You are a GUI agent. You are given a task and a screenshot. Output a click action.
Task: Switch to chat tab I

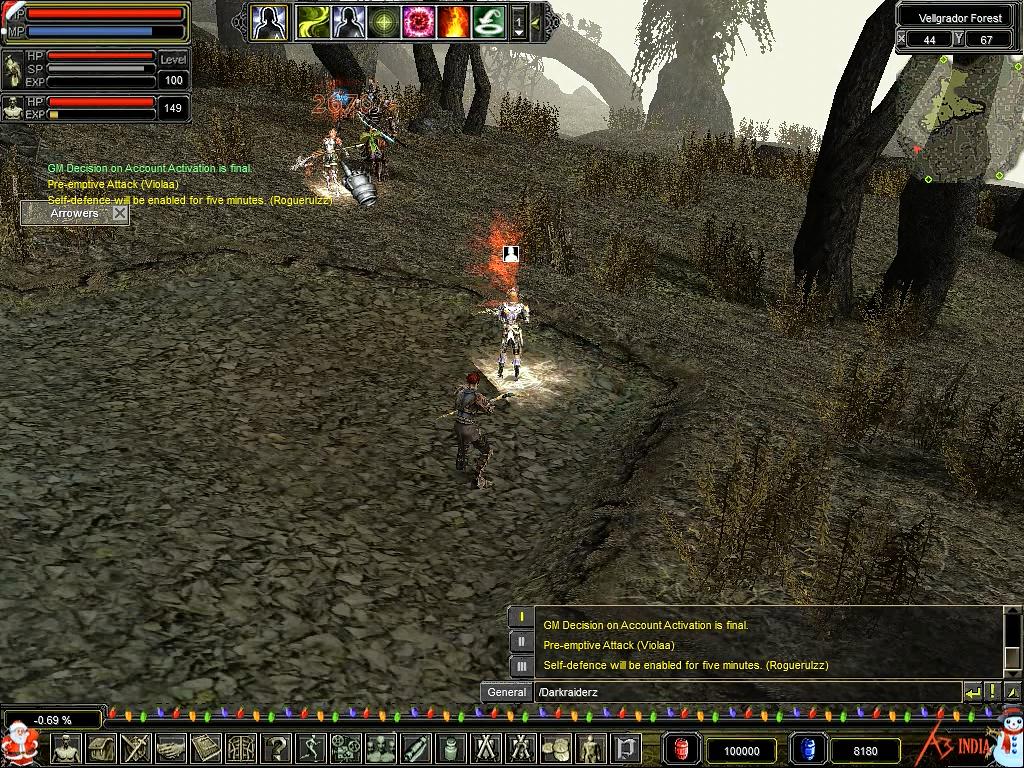[x=521, y=619]
